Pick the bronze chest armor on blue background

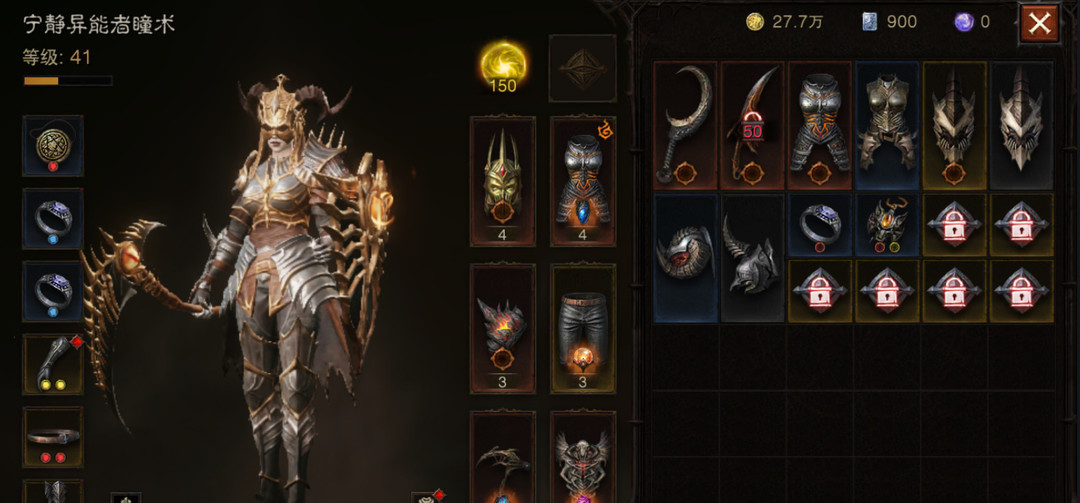click(x=887, y=125)
